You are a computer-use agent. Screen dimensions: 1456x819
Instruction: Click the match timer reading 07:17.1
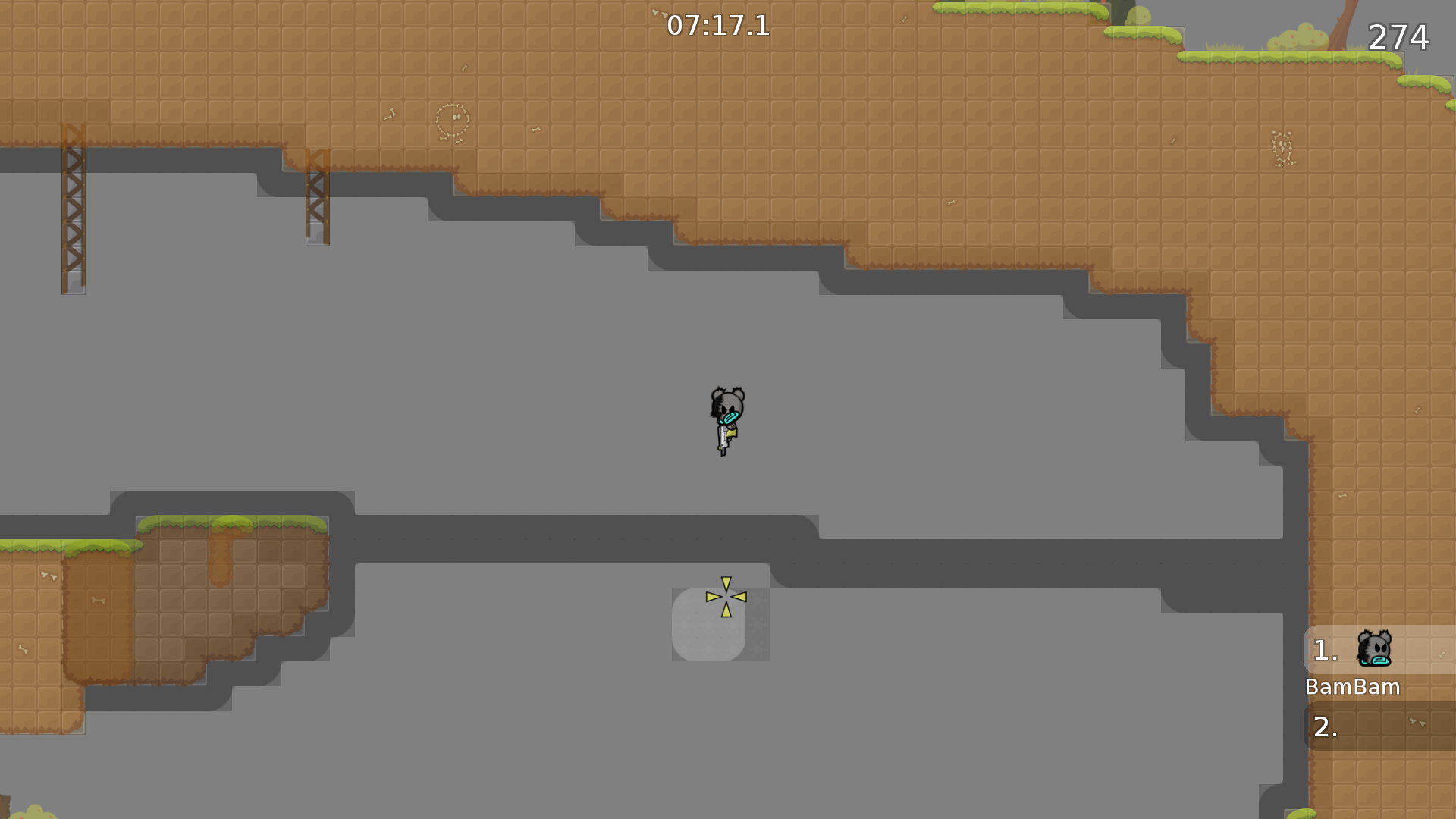[719, 27]
